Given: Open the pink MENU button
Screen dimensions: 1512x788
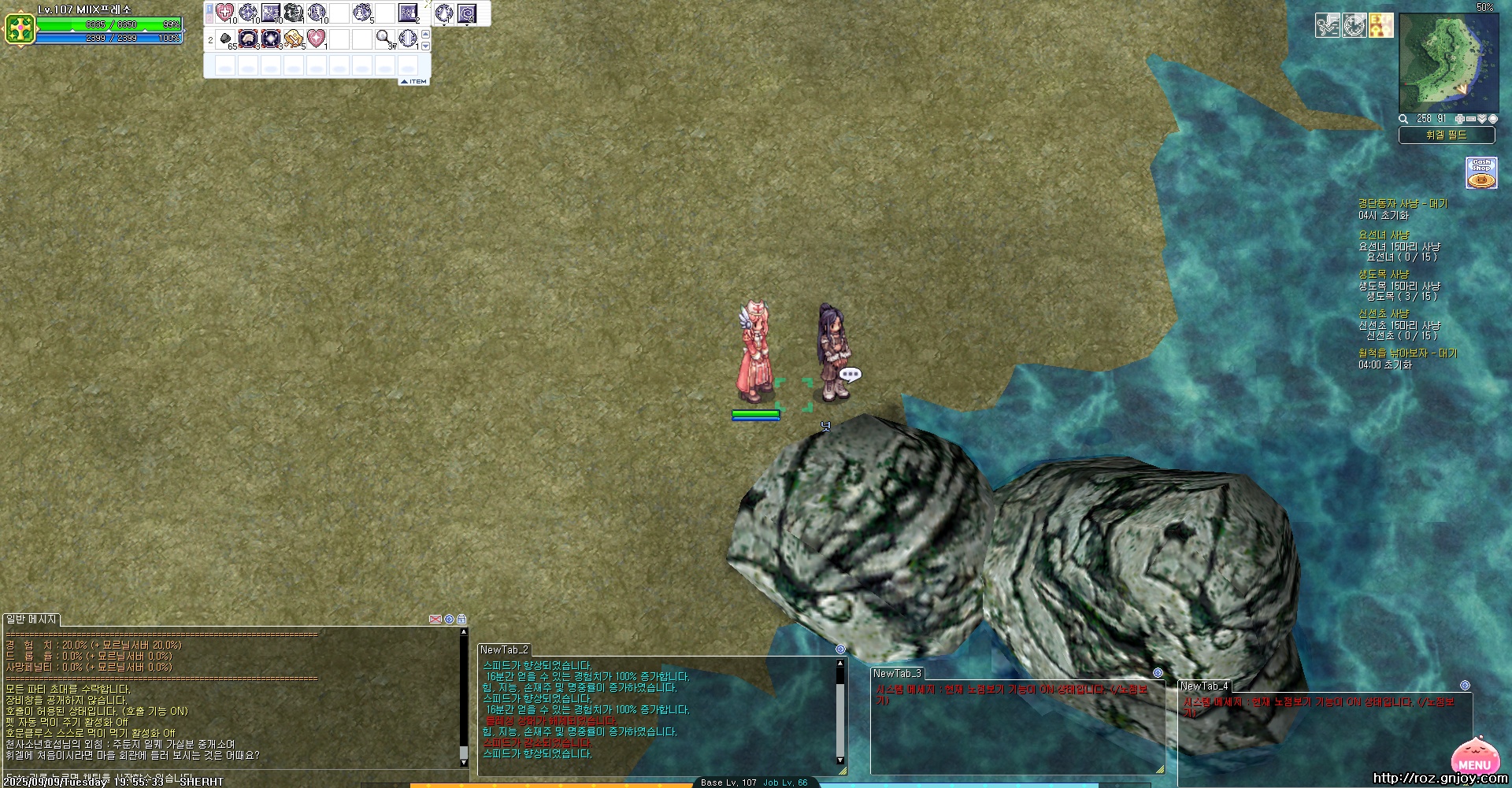Looking at the screenshot, I should pyautogui.click(x=1473, y=758).
